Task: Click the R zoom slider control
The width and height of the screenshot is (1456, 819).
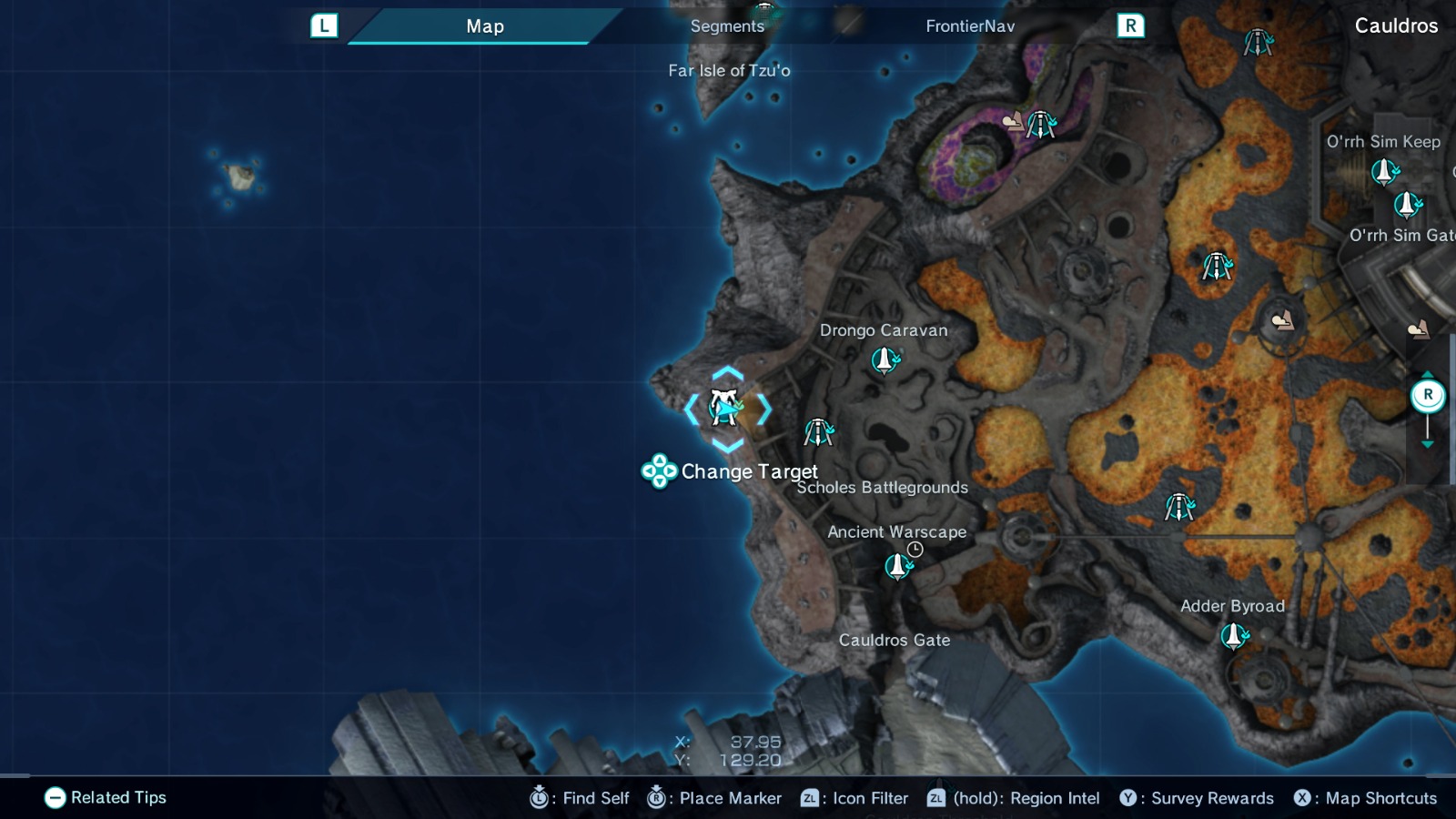Action: pos(1428,393)
